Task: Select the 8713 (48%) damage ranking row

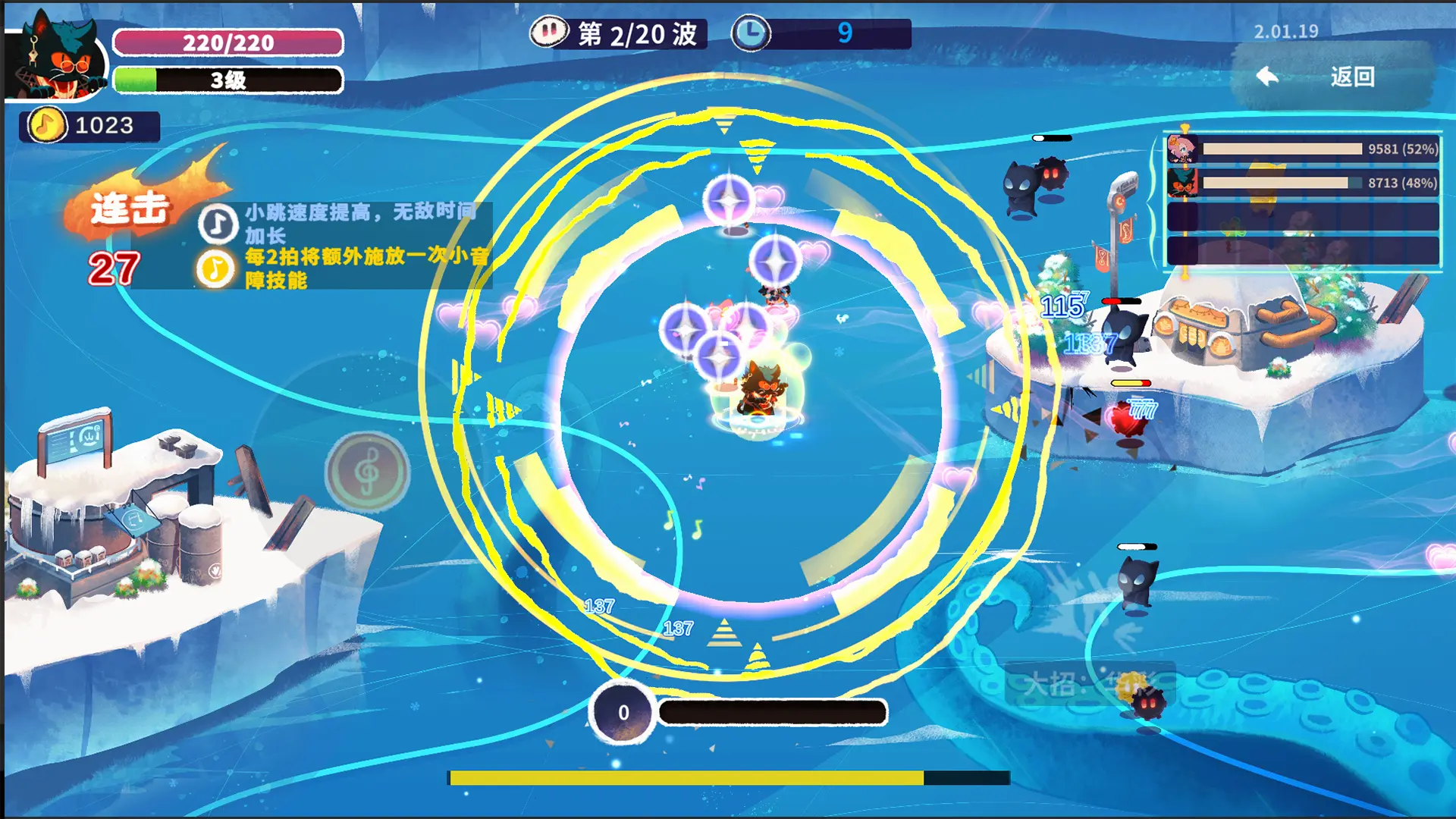Action: 1302,183
